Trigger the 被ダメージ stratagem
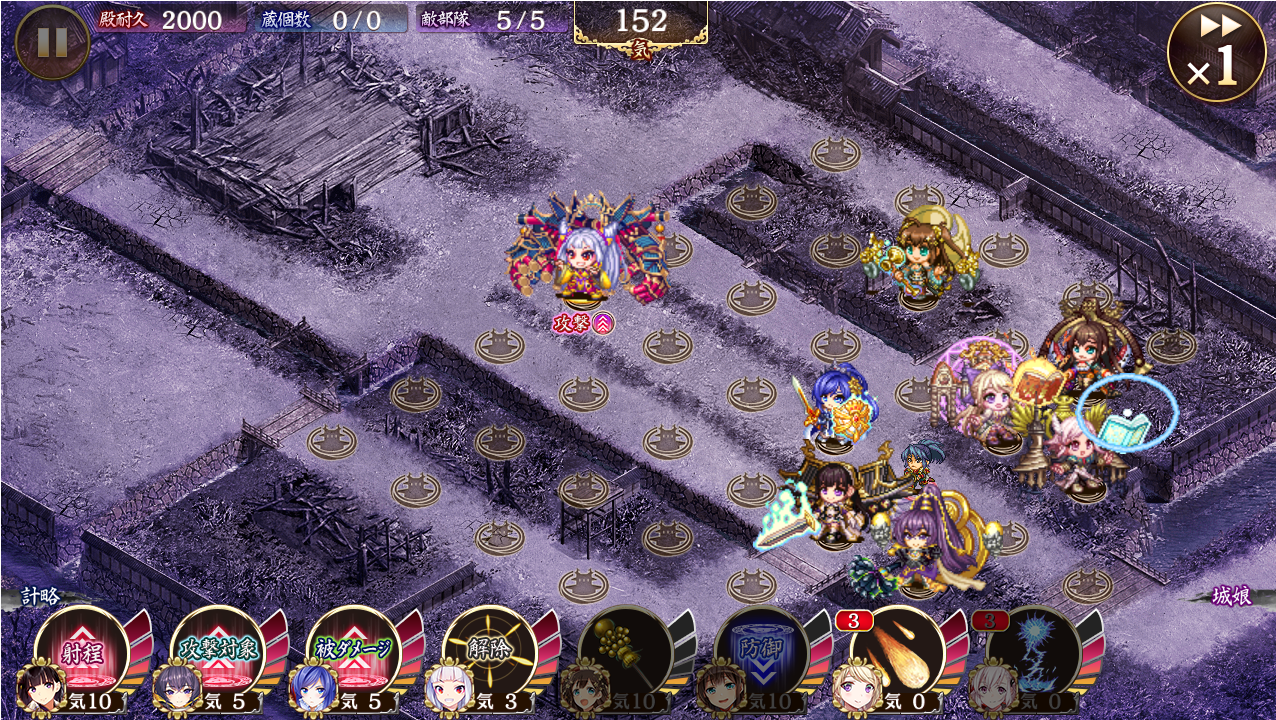Image resolution: width=1276 pixels, height=720 pixels. click(x=355, y=652)
